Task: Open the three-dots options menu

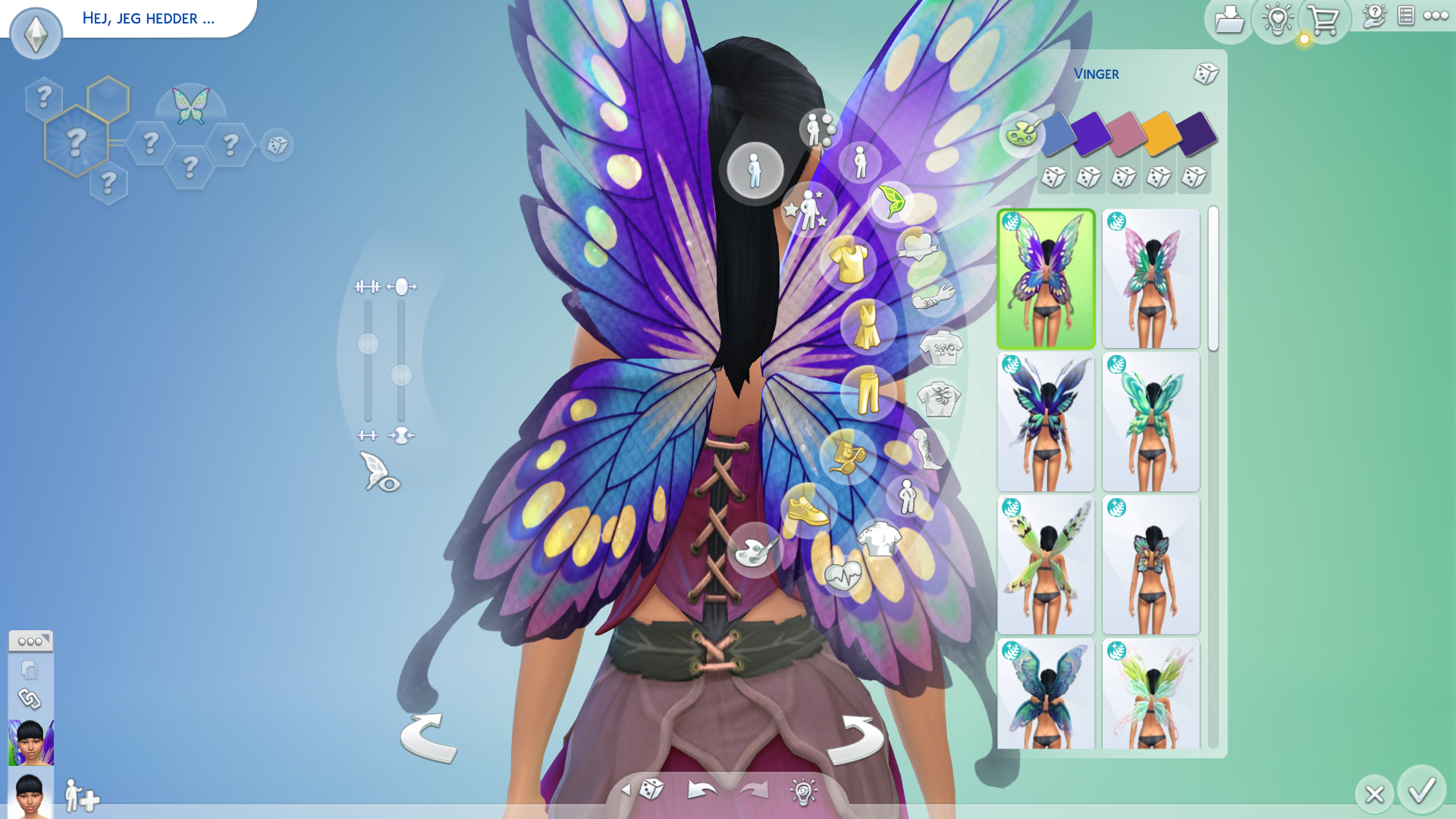Action: [x=1436, y=16]
